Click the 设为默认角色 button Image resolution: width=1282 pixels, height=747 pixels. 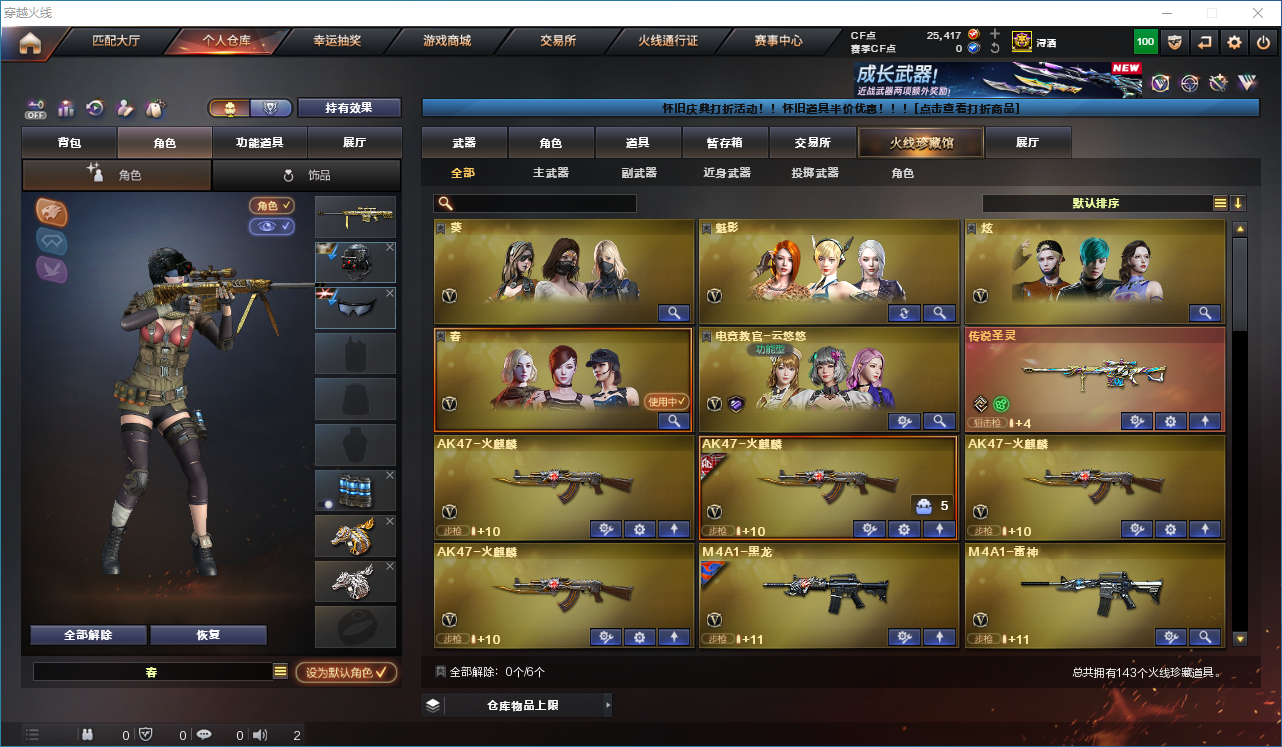click(x=346, y=672)
